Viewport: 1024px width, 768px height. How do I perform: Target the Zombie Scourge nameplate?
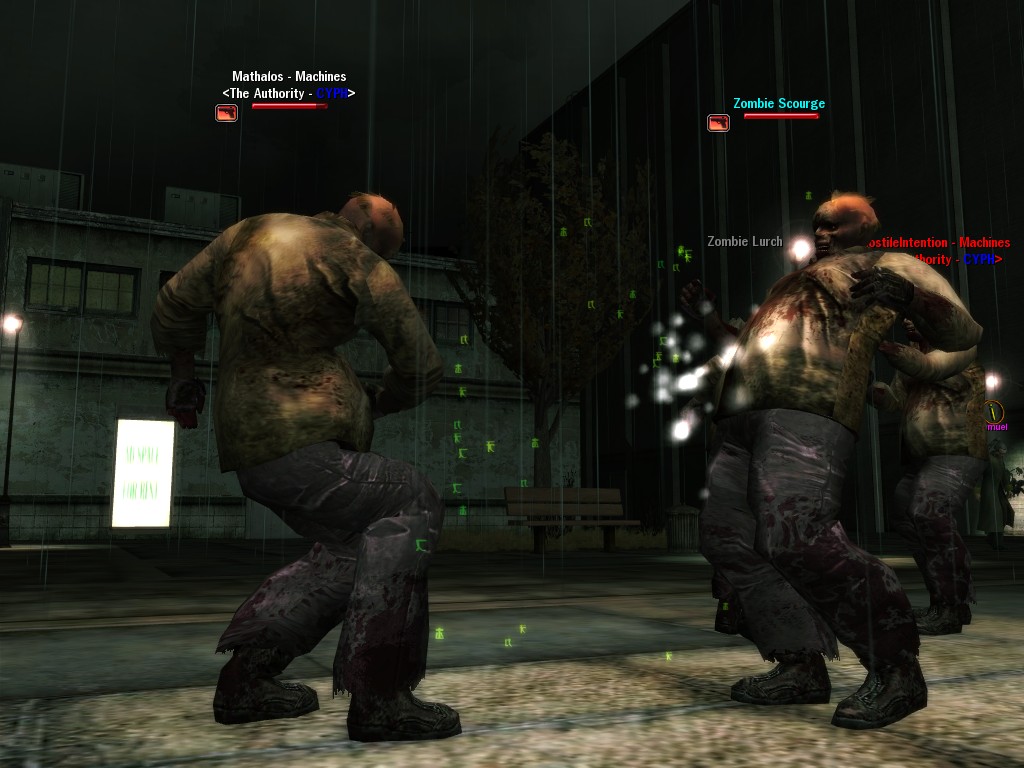(779, 104)
